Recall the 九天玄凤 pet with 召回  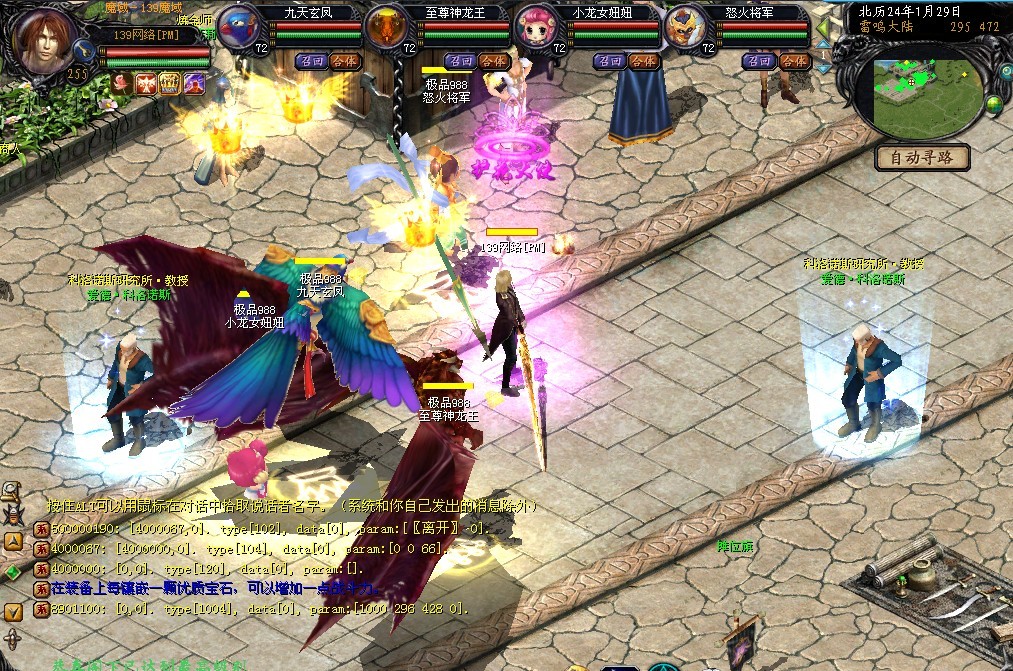(310, 61)
